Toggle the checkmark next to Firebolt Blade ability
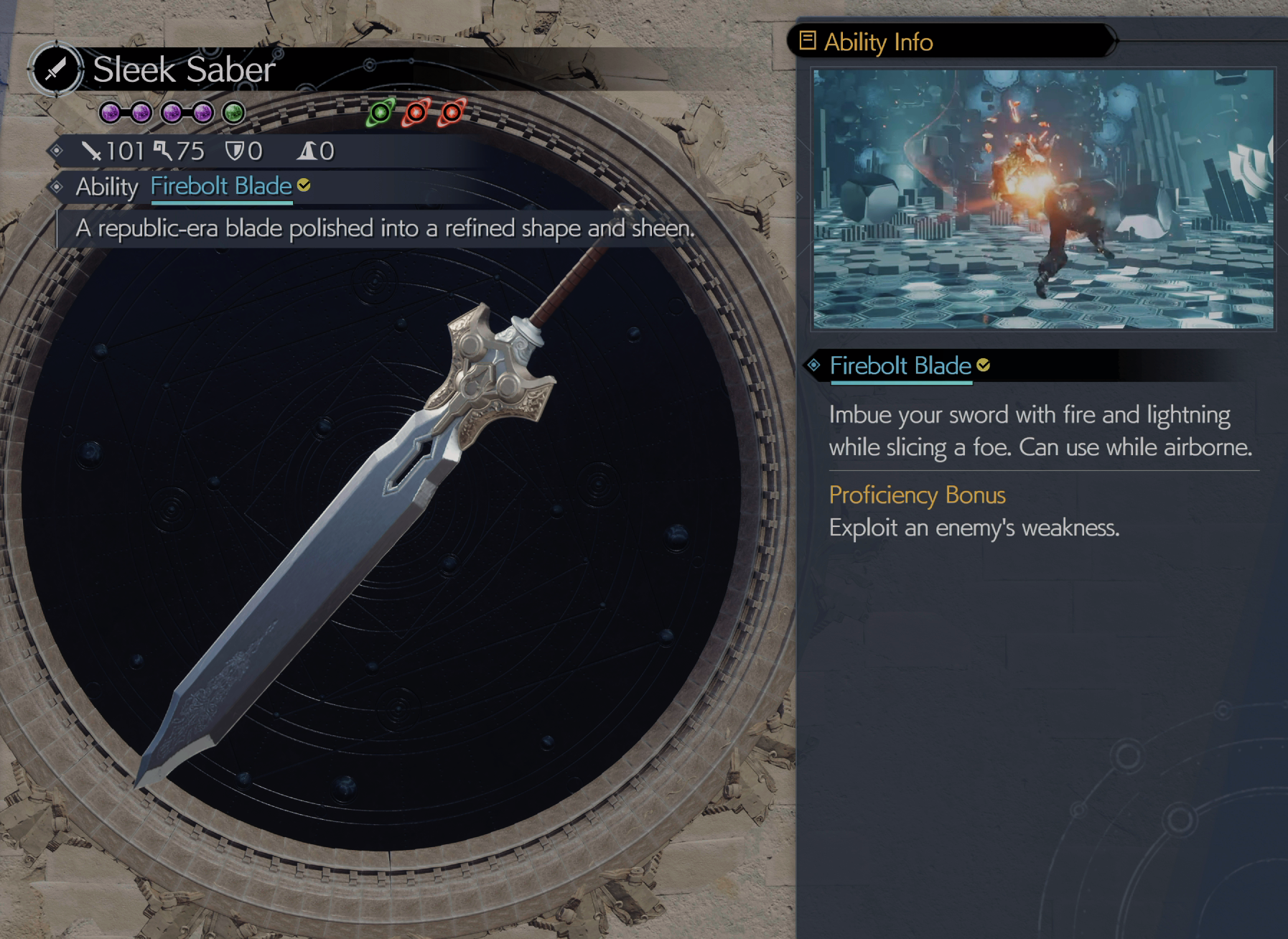The height and width of the screenshot is (939, 1288). (x=304, y=185)
